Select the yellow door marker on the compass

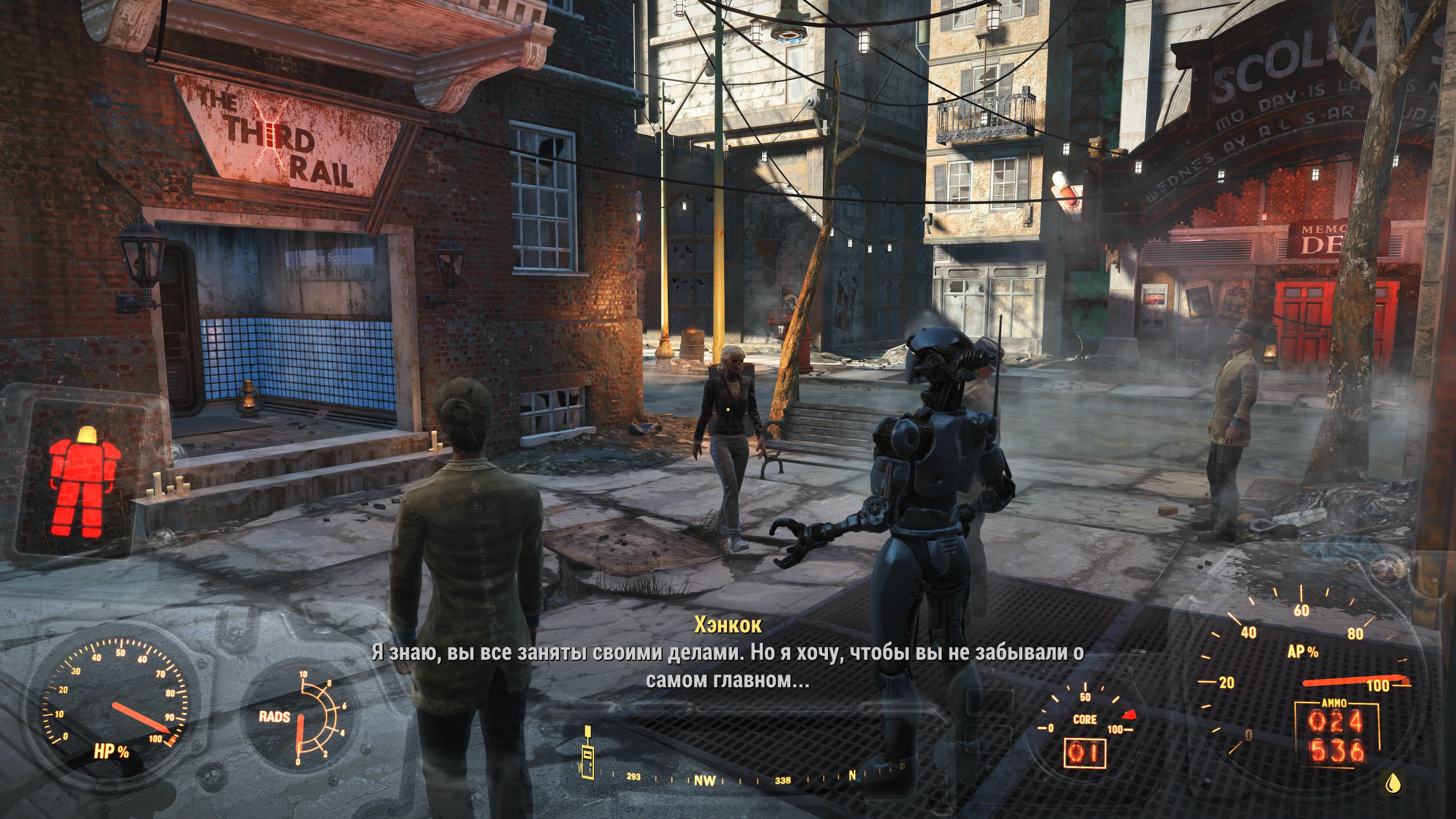588,754
